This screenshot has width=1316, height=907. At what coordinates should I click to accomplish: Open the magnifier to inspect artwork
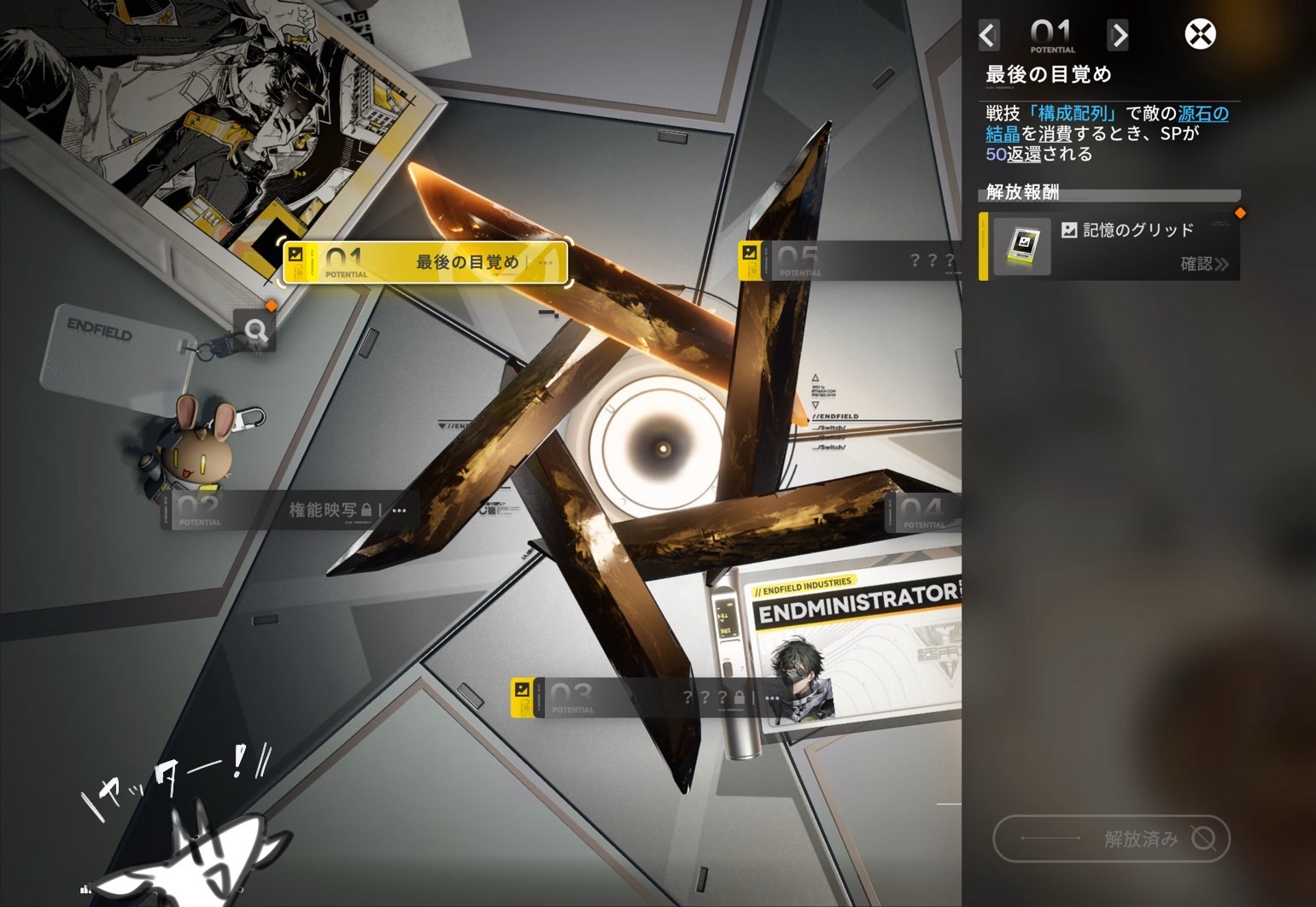(x=254, y=330)
